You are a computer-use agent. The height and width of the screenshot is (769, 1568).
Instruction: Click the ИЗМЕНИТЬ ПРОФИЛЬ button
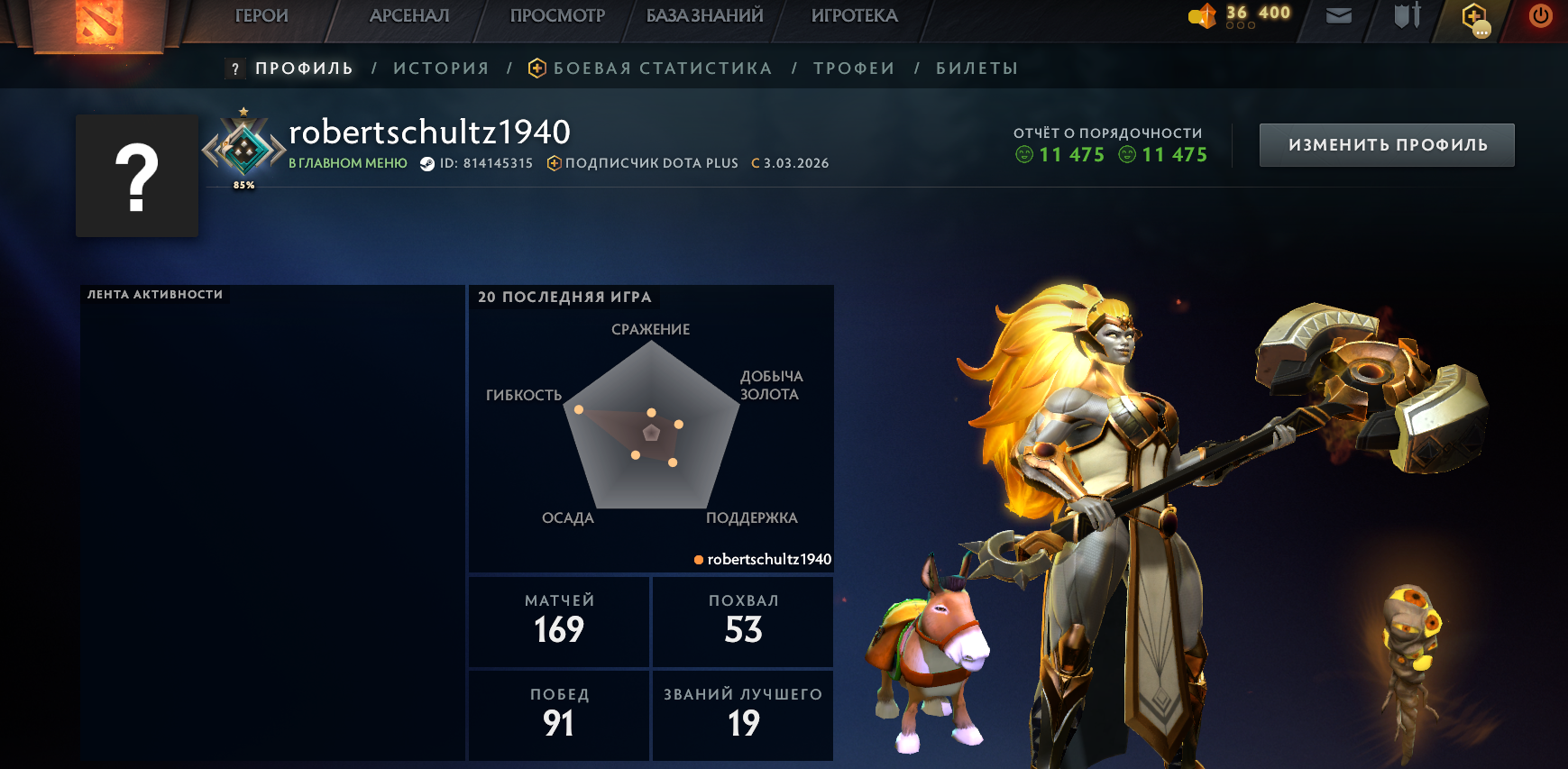tap(1388, 144)
